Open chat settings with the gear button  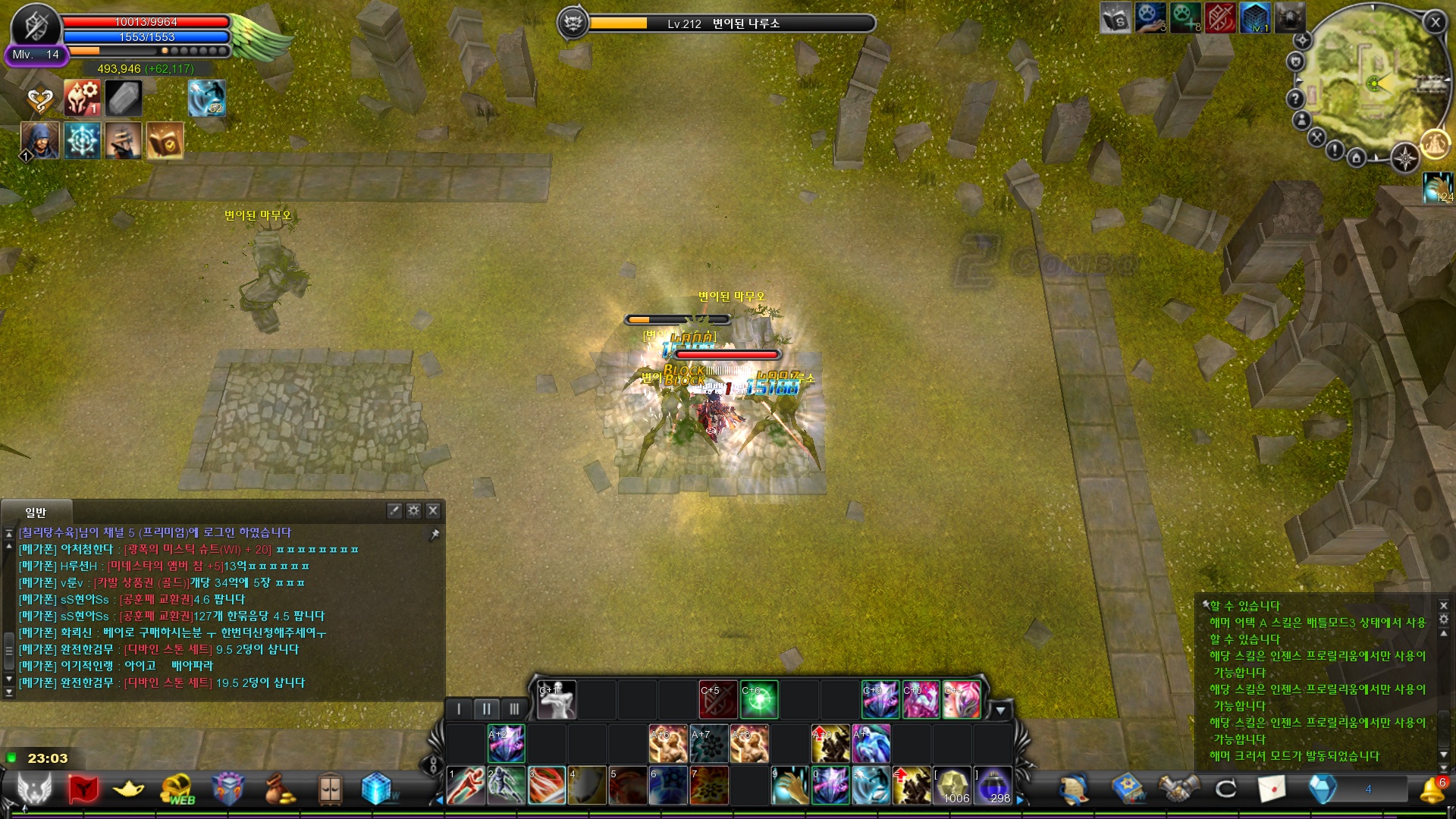[413, 511]
